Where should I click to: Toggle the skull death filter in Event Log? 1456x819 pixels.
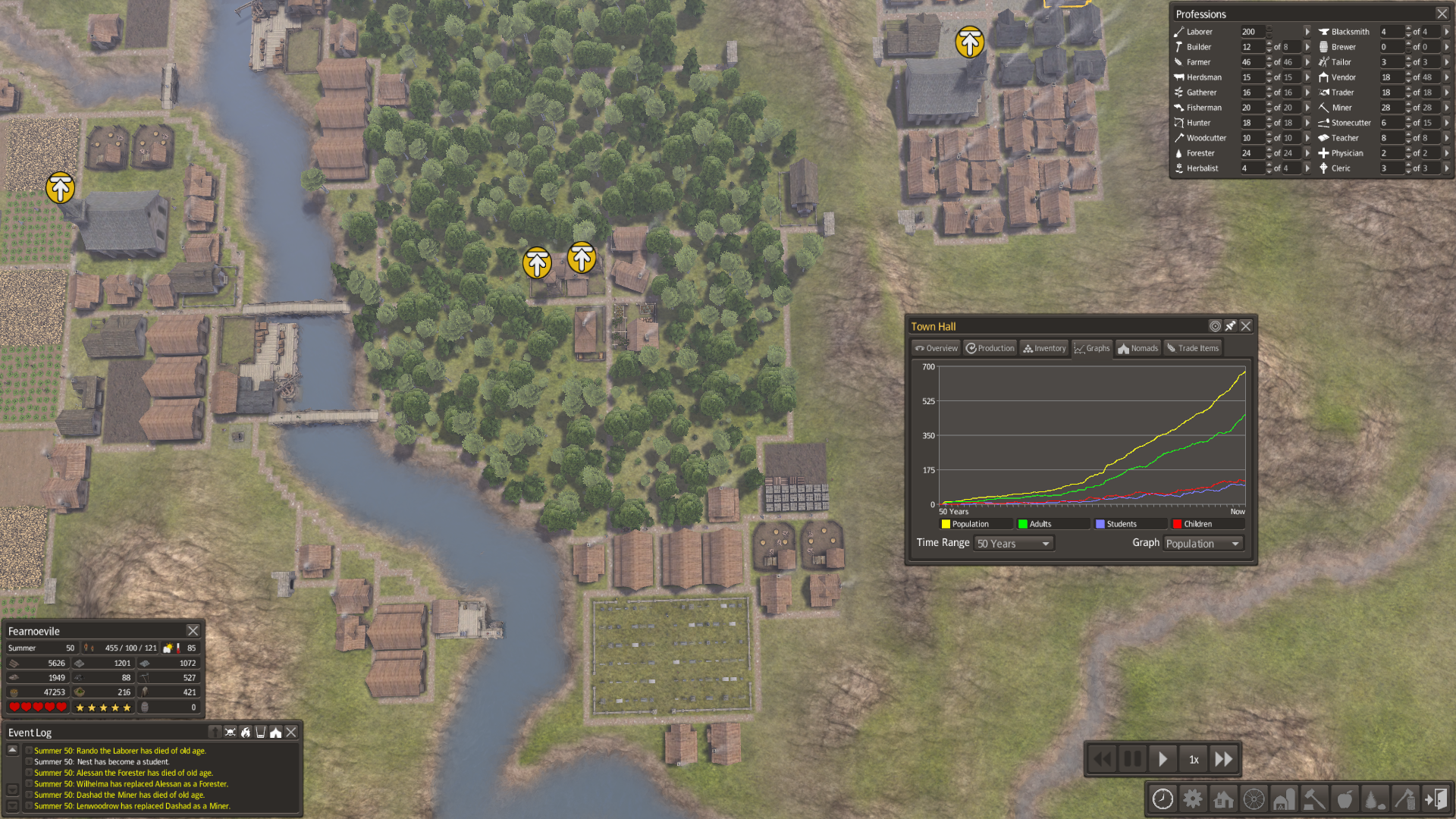(x=230, y=732)
